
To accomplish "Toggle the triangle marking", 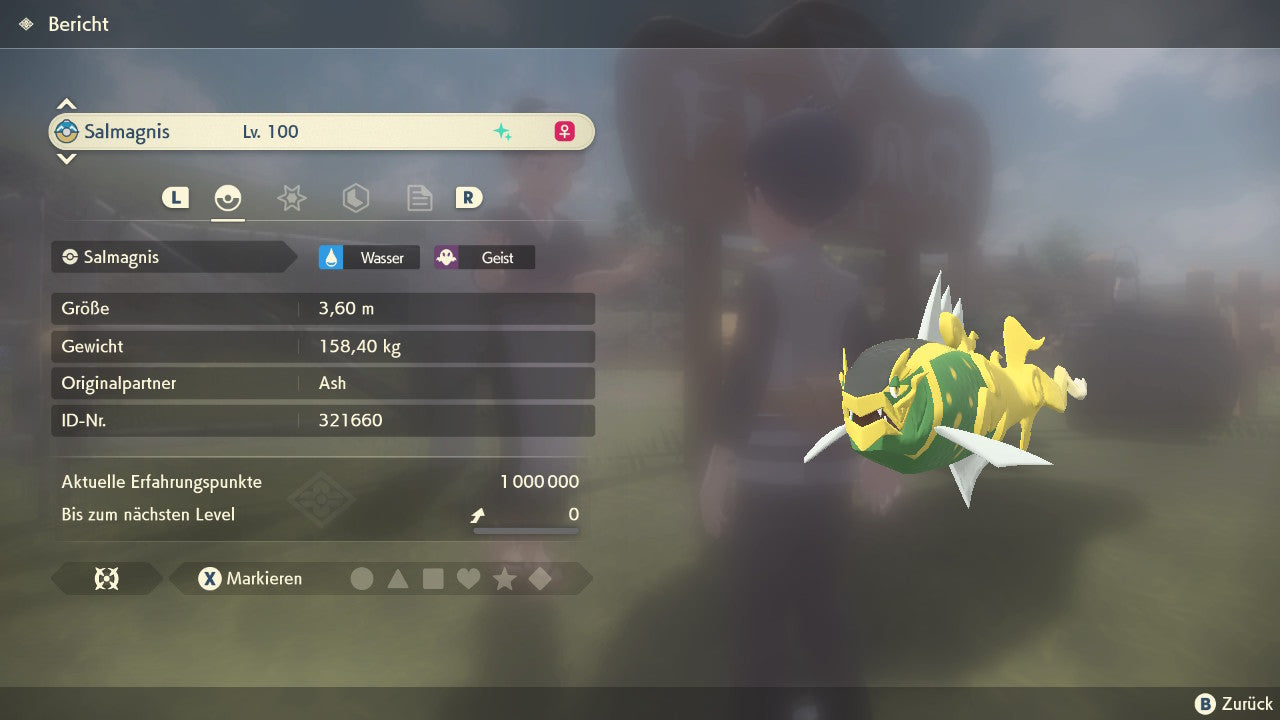I will click(x=398, y=578).
